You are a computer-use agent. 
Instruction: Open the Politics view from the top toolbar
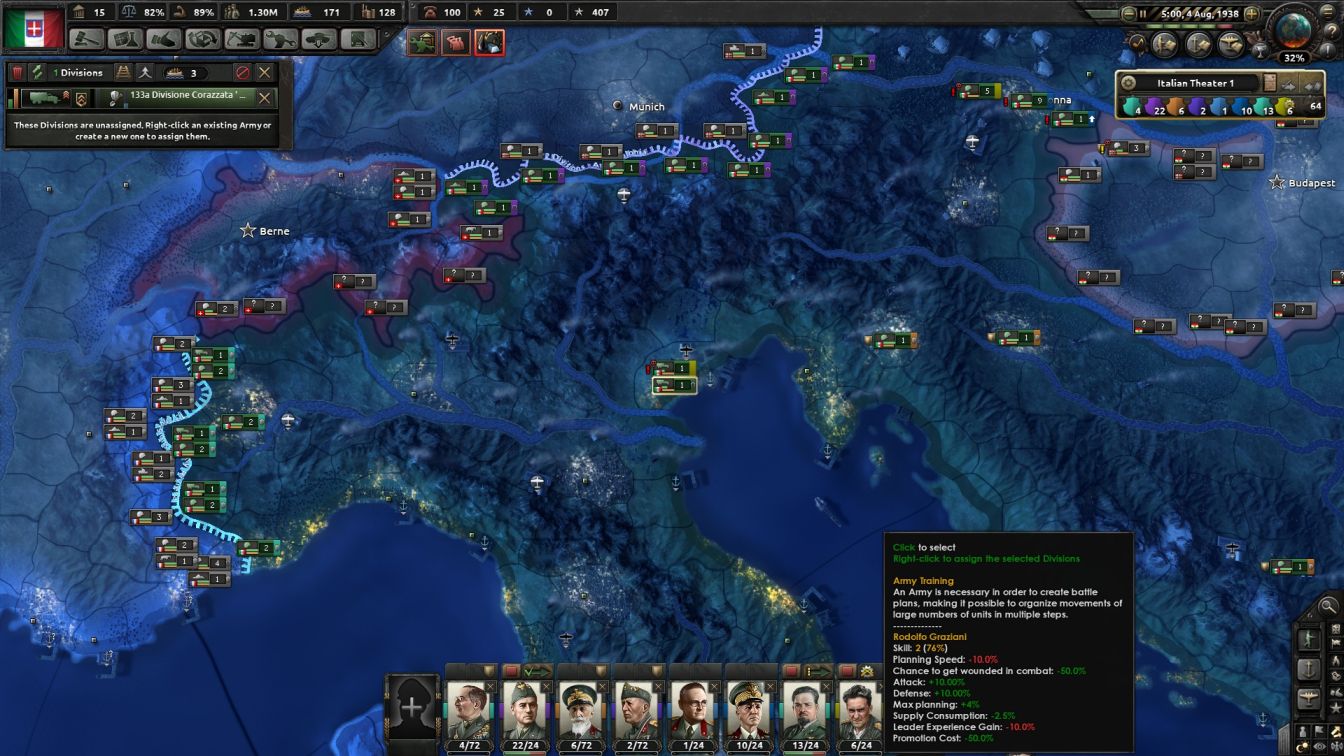pos(85,43)
